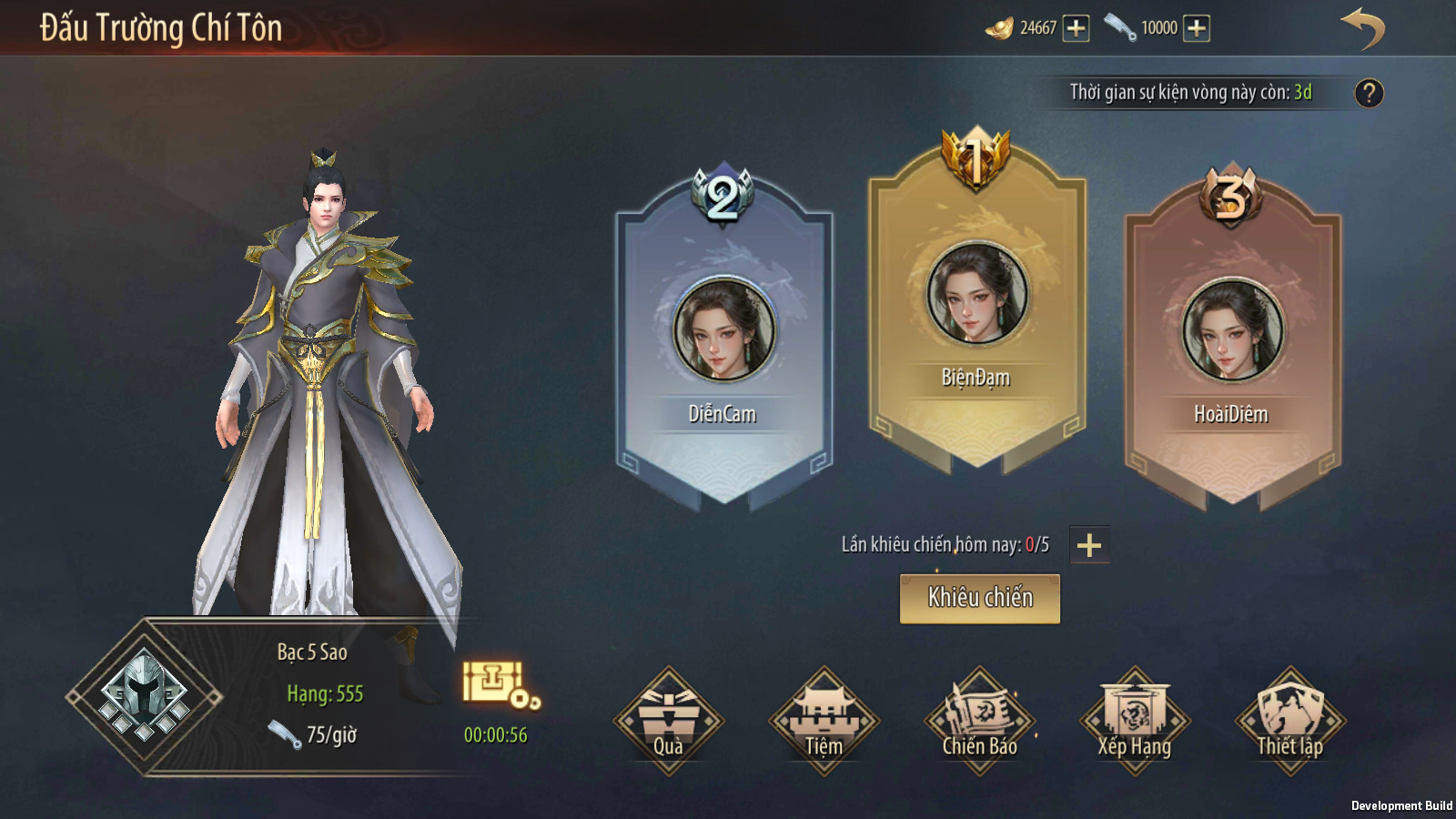Click the Khiêu chiến challenge button

click(979, 598)
